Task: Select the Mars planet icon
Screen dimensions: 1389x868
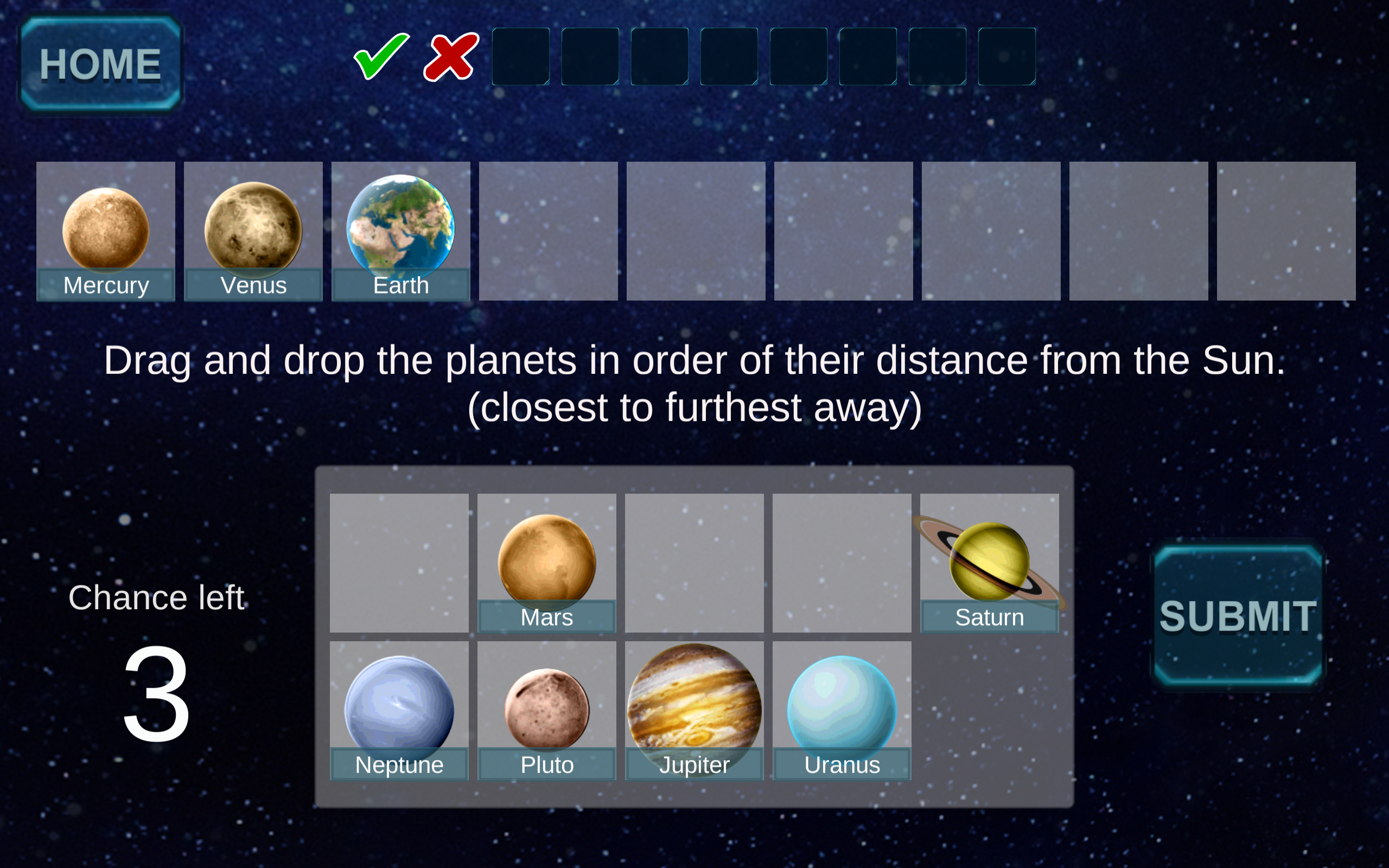Action: coord(546,560)
